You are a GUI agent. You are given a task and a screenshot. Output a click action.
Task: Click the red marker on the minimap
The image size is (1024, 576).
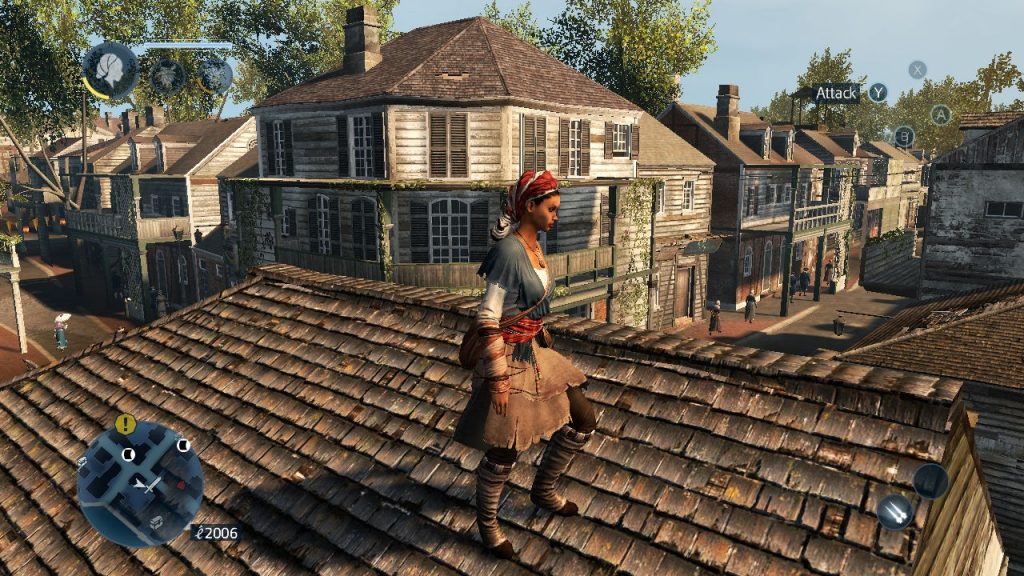(x=179, y=483)
